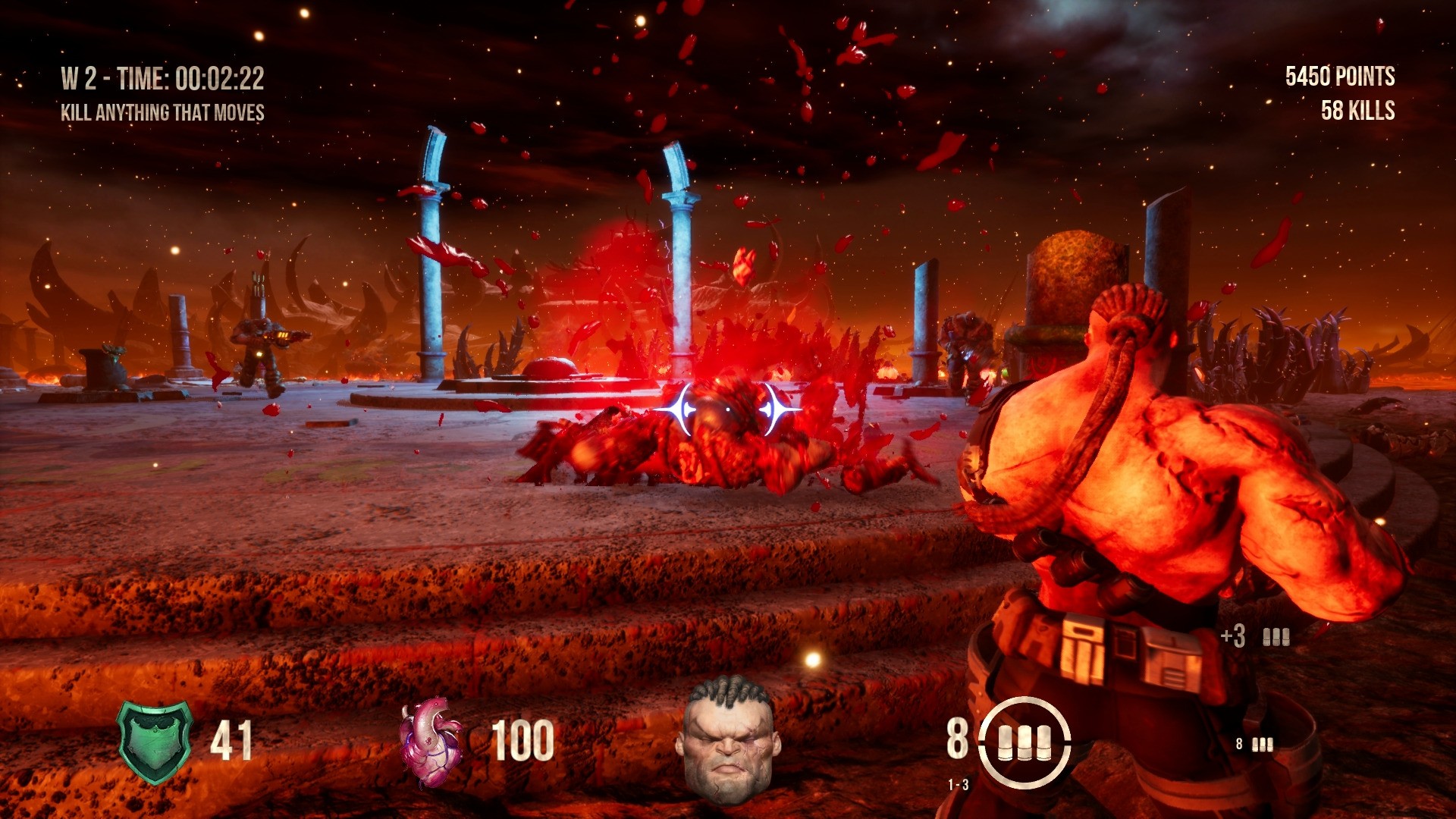
Task: Select the pink heart health icon
Action: (x=430, y=742)
